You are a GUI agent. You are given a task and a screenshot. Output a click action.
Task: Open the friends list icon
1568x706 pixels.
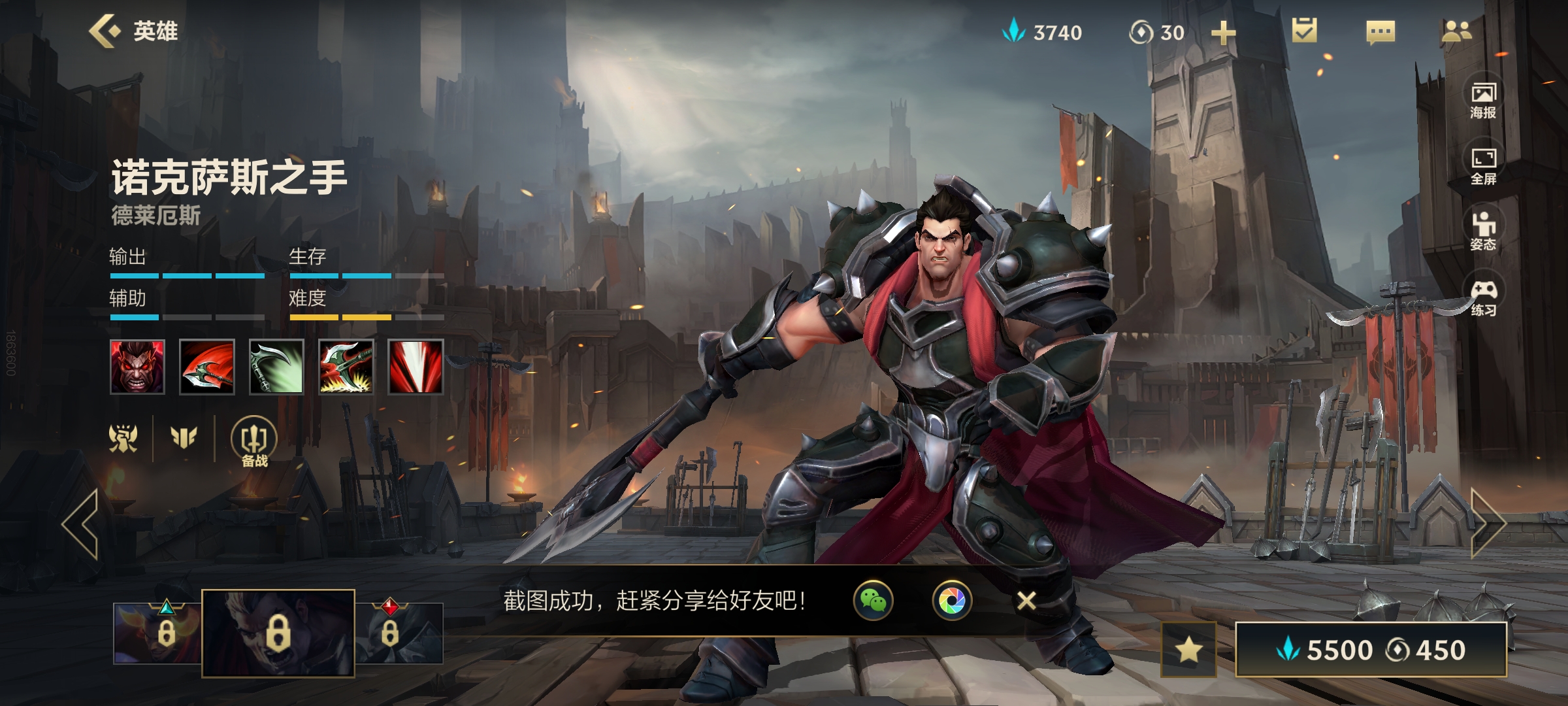pos(1456,31)
